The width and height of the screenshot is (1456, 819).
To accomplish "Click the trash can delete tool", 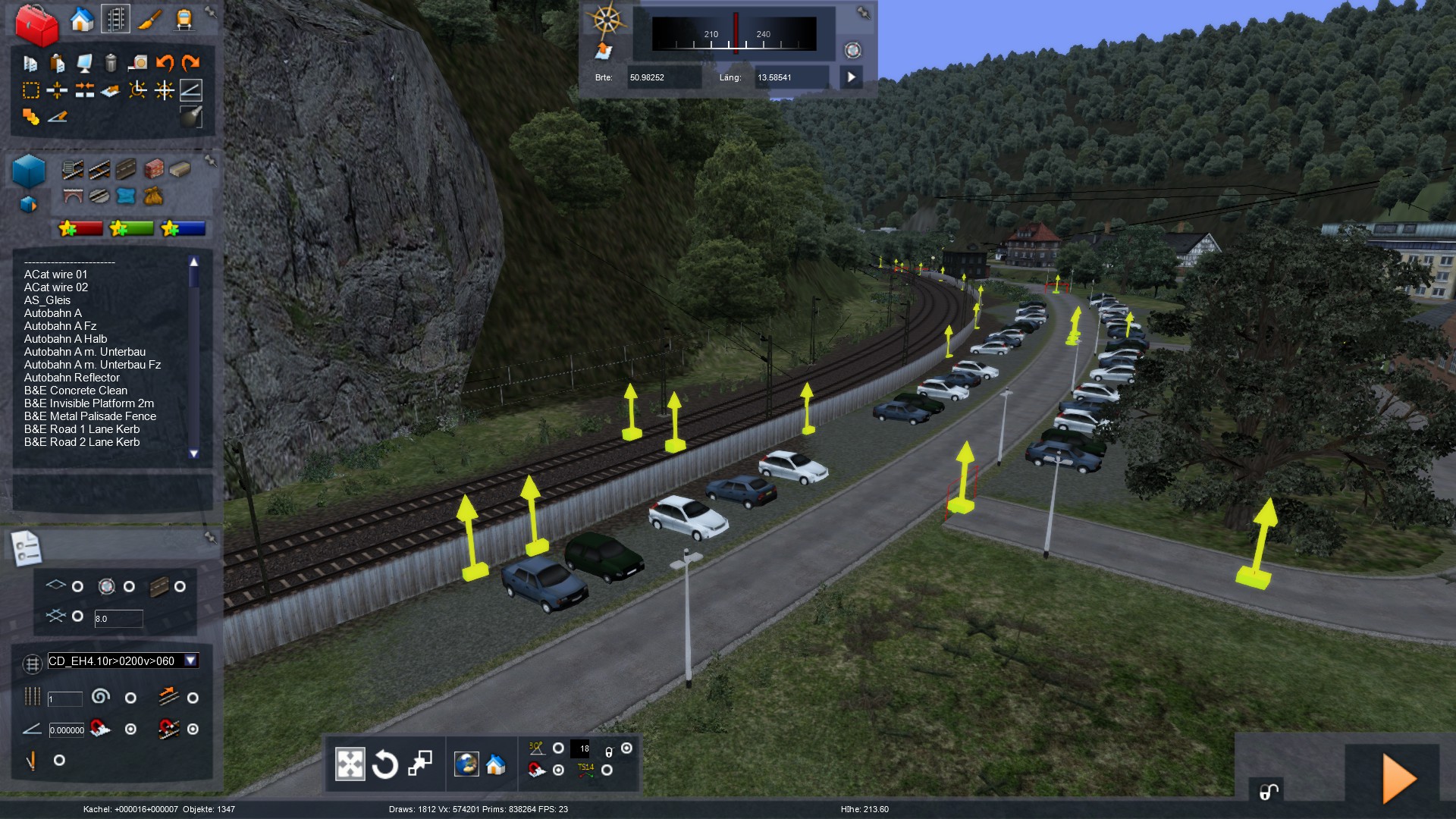I will [111, 63].
